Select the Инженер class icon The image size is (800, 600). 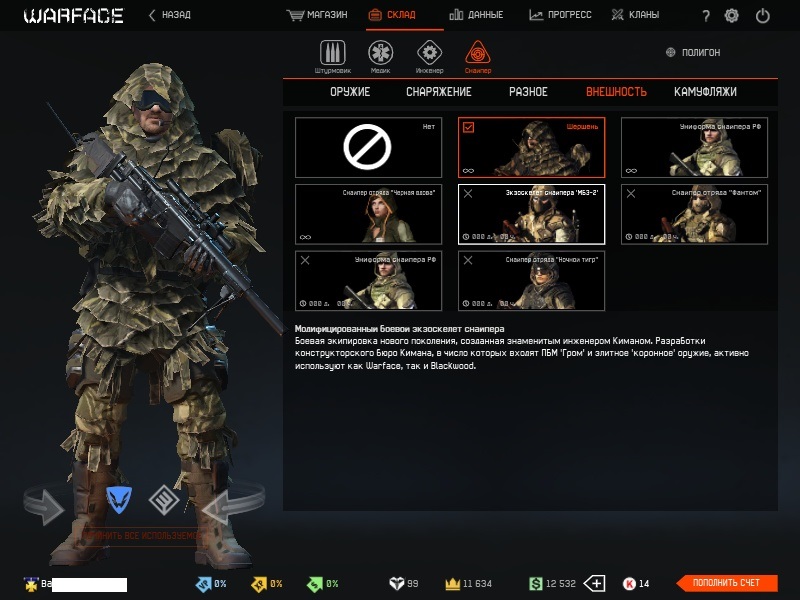429,56
